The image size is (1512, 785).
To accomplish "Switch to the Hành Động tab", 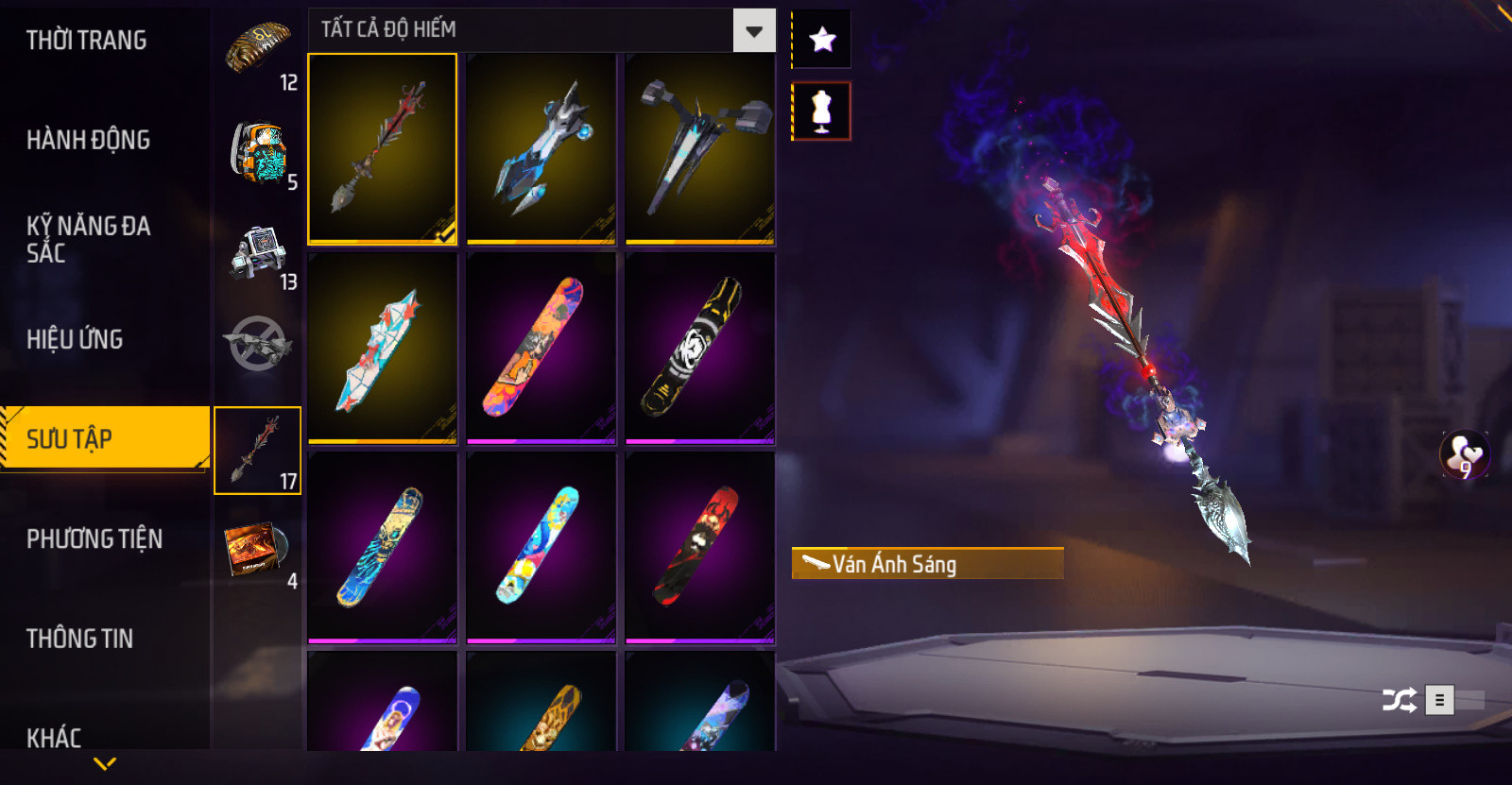I will pos(88,140).
